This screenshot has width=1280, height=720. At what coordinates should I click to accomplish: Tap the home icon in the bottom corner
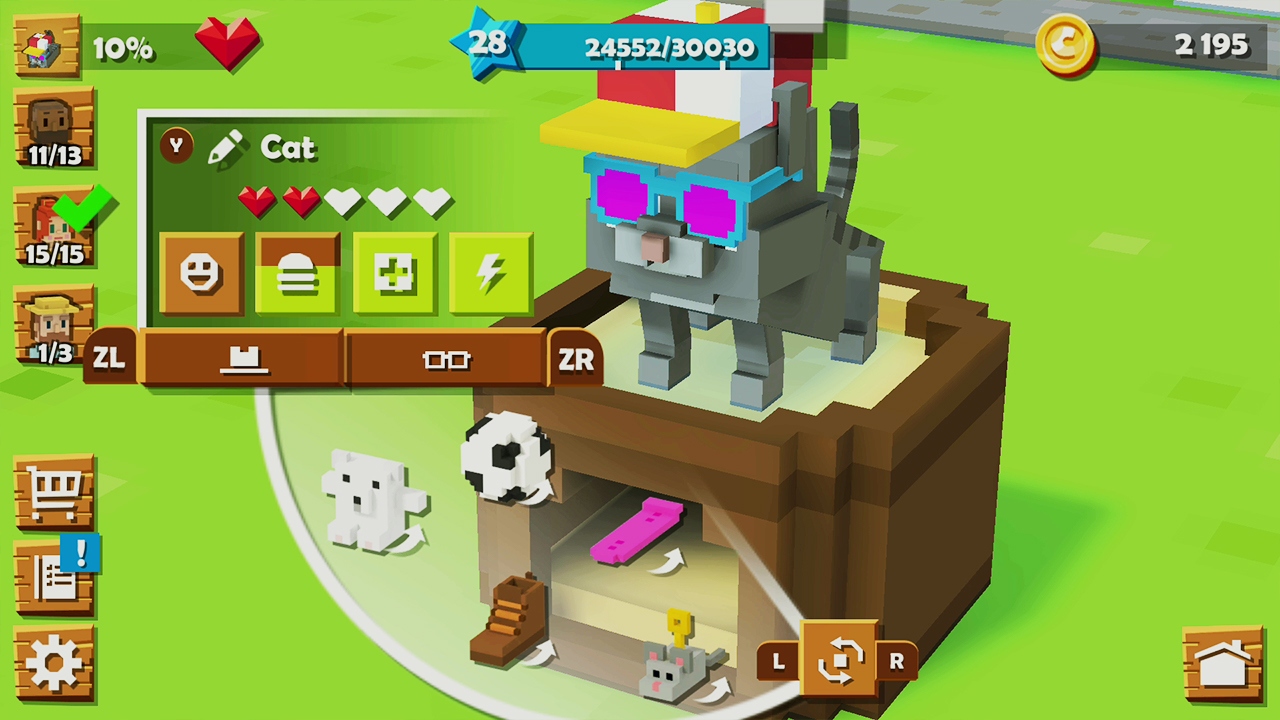pyautogui.click(x=1224, y=663)
